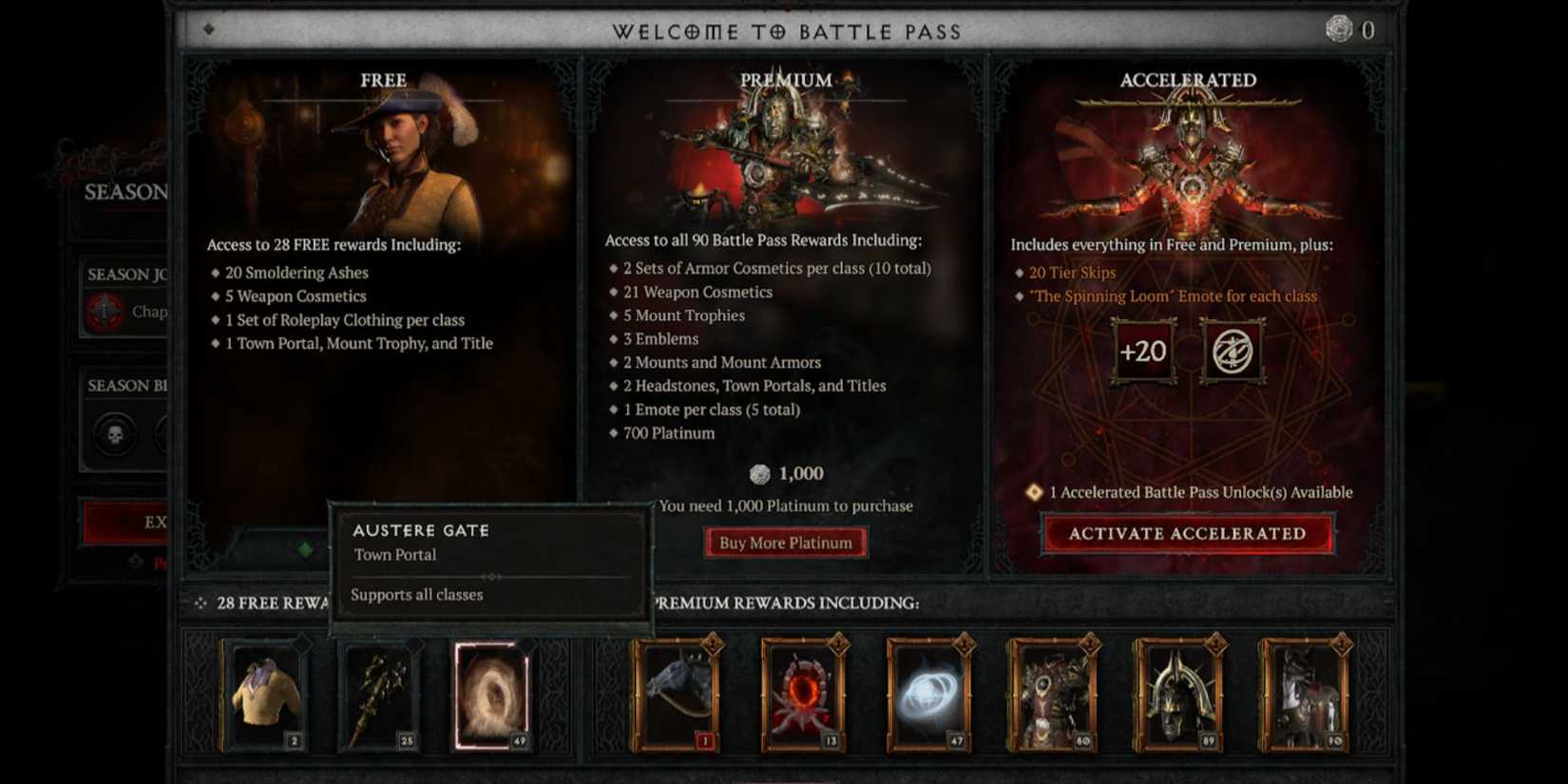Select the FREE pass panel
The height and width of the screenshot is (784, 1568).
point(382,80)
